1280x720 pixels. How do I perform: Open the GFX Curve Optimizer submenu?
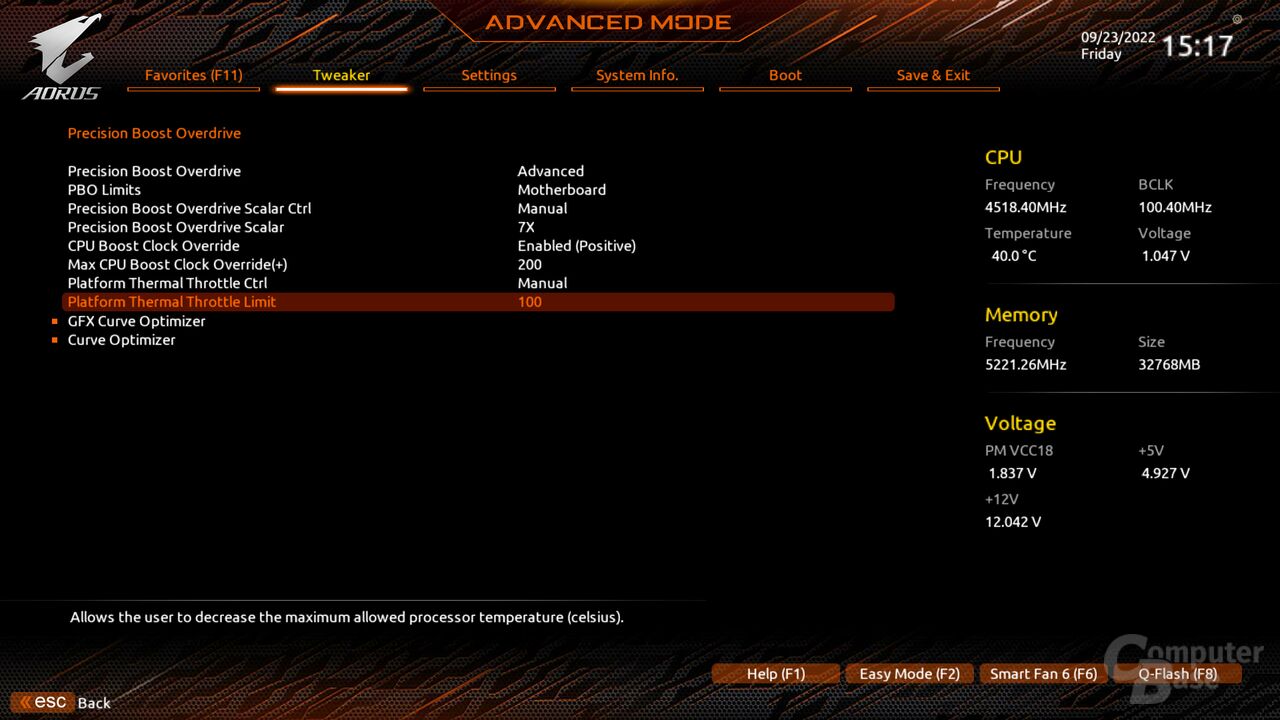[x=136, y=321]
